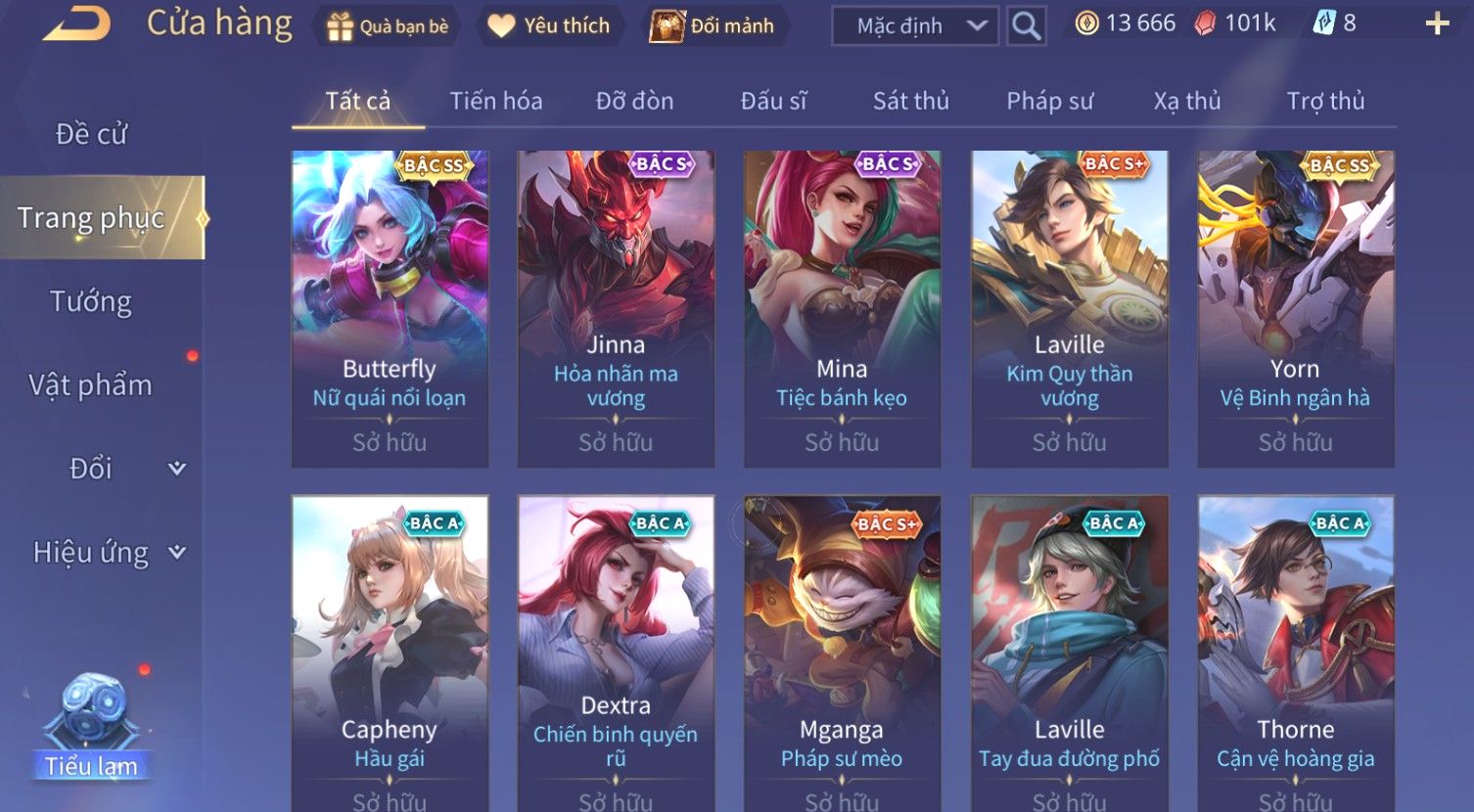The image size is (1474, 812).
Task: Open the Yêu thích favorites list
Action: tap(549, 26)
